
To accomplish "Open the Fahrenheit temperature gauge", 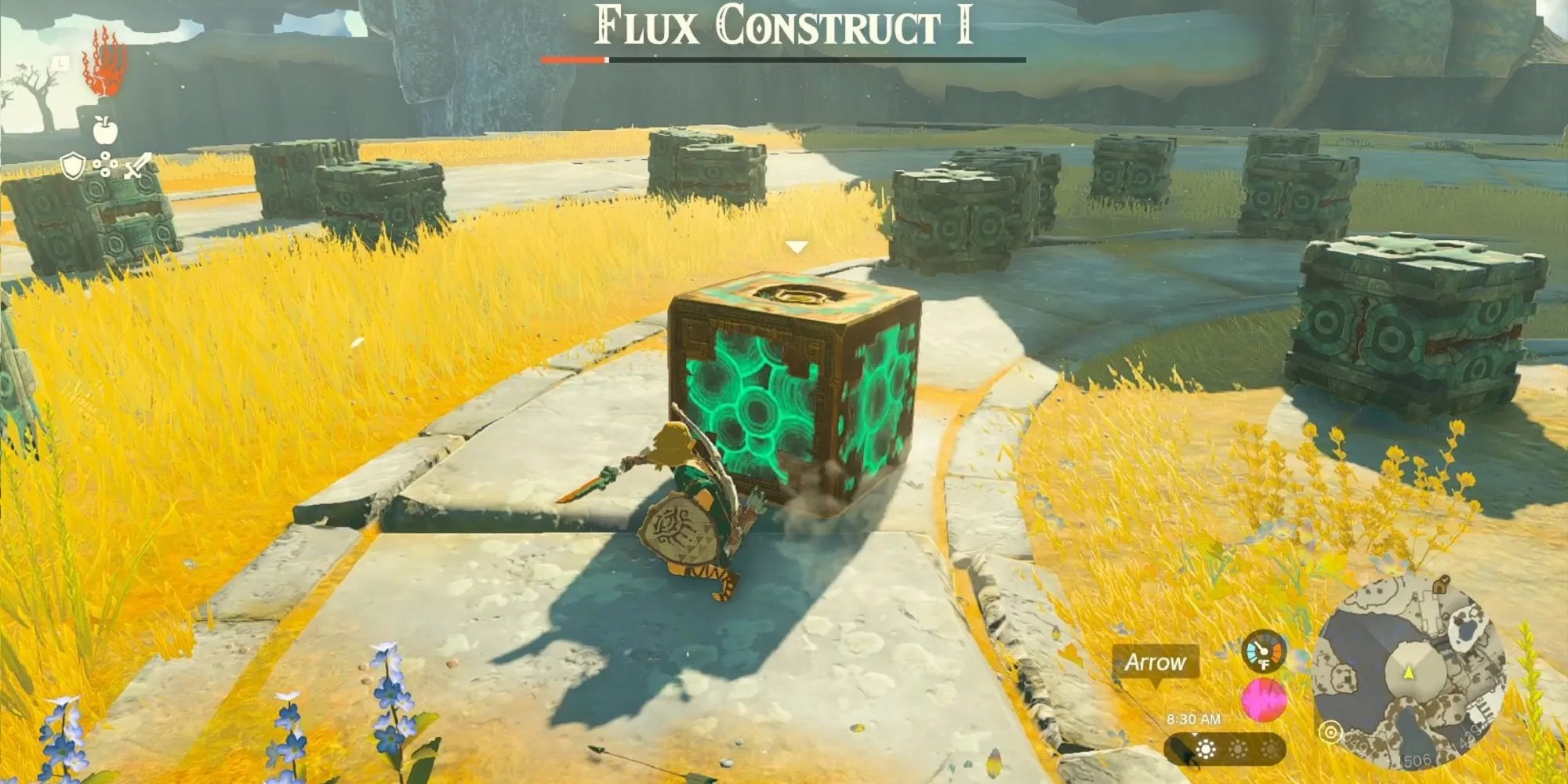I will pyautogui.click(x=1263, y=651).
